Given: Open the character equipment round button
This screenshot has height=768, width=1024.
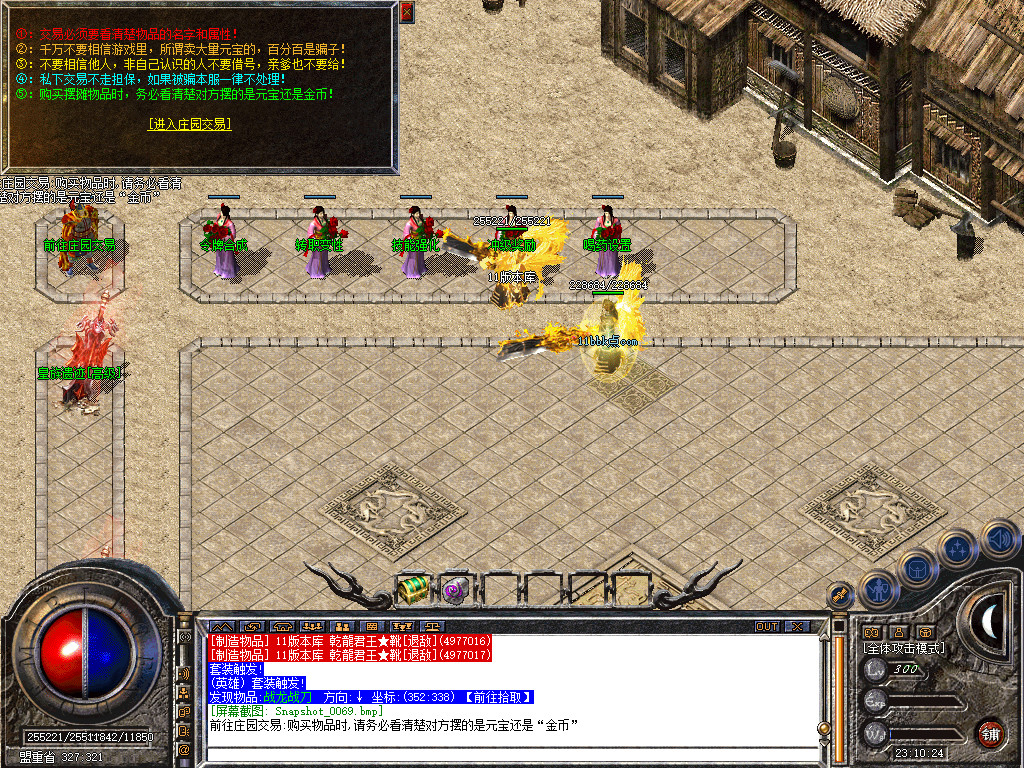Looking at the screenshot, I should (x=877, y=590).
